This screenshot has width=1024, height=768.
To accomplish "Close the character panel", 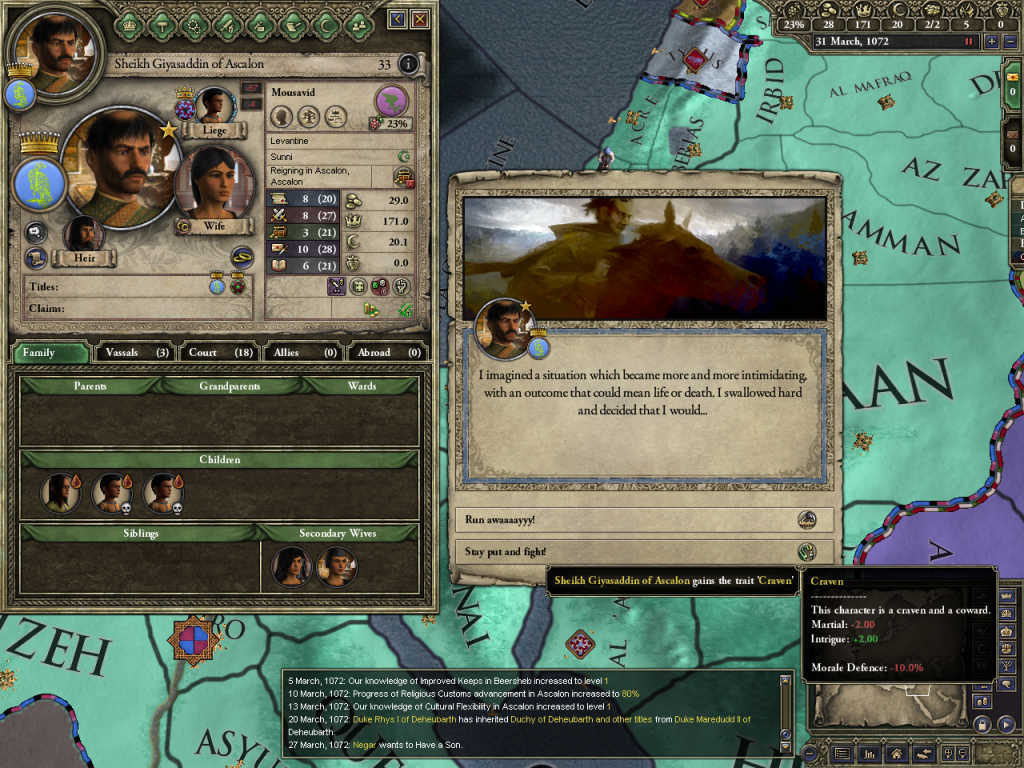I will pos(420,19).
